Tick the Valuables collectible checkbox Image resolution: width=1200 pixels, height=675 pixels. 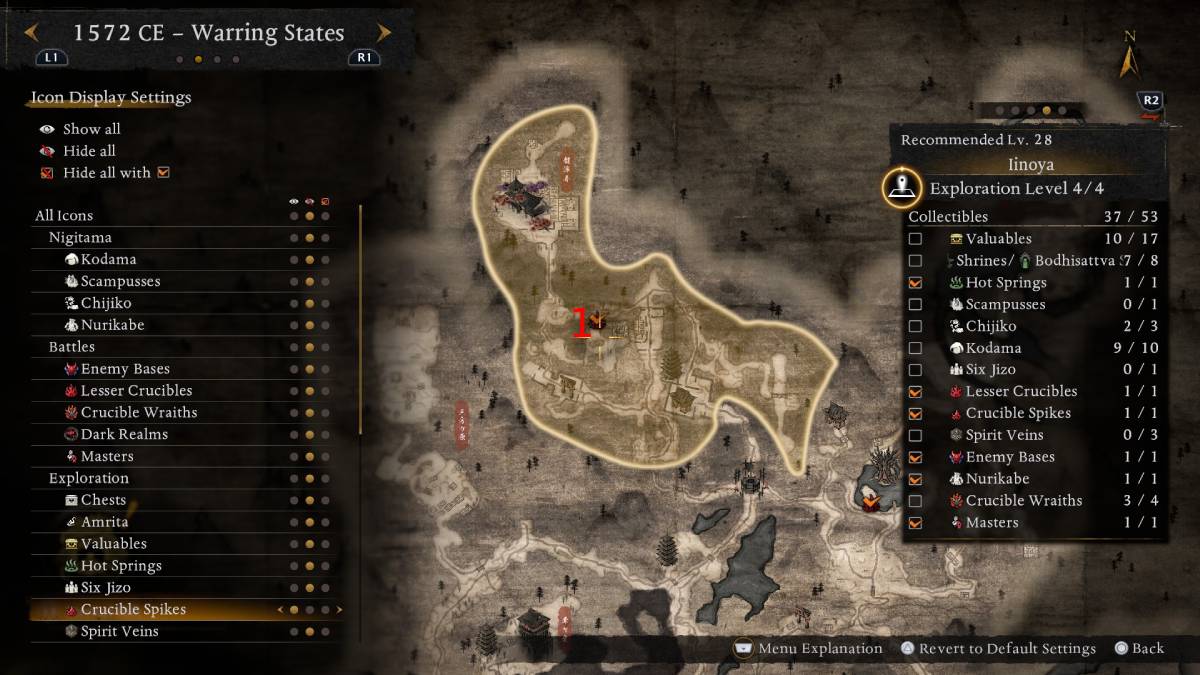click(915, 239)
